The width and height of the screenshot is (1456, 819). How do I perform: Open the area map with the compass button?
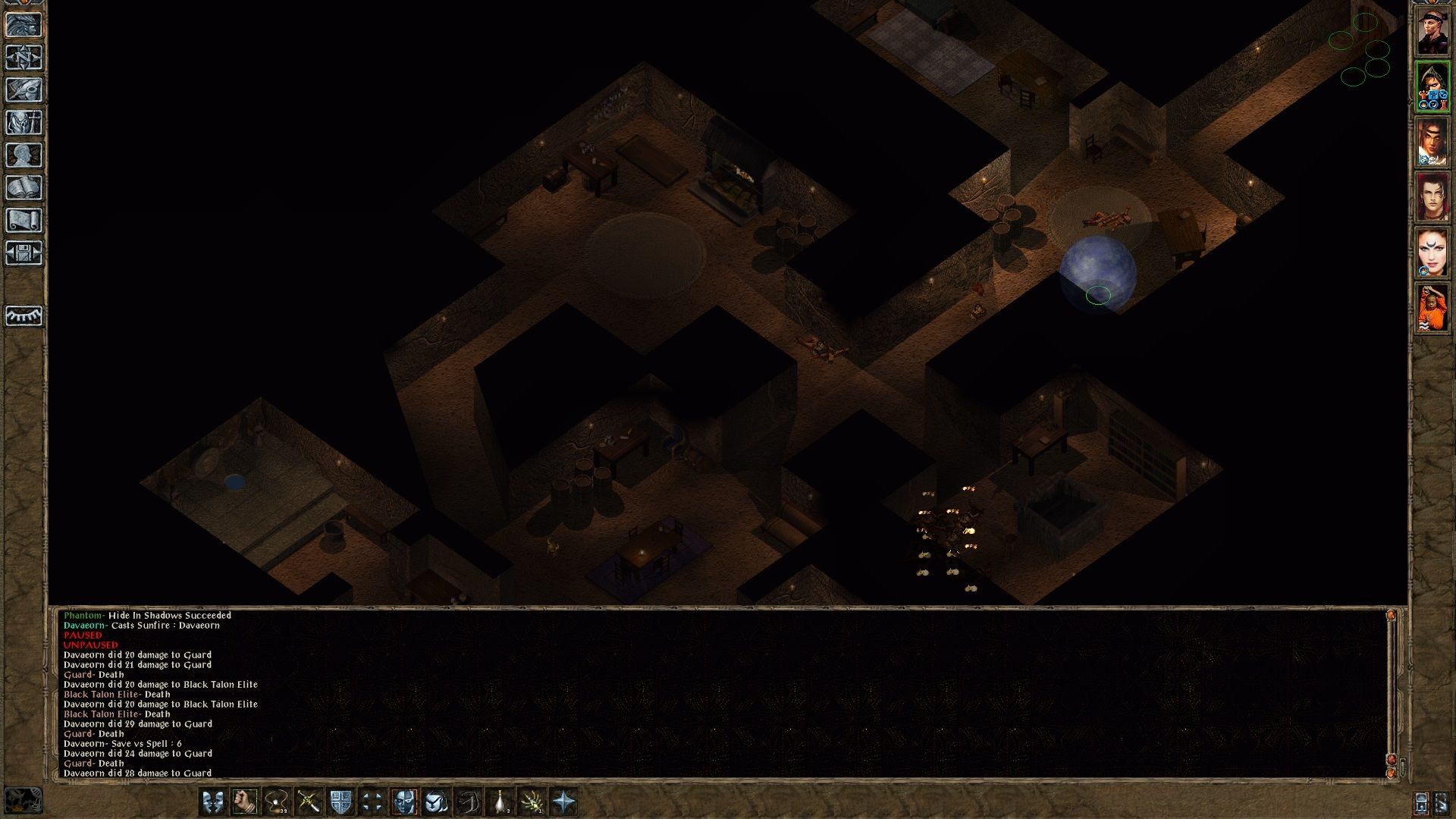tap(24, 57)
